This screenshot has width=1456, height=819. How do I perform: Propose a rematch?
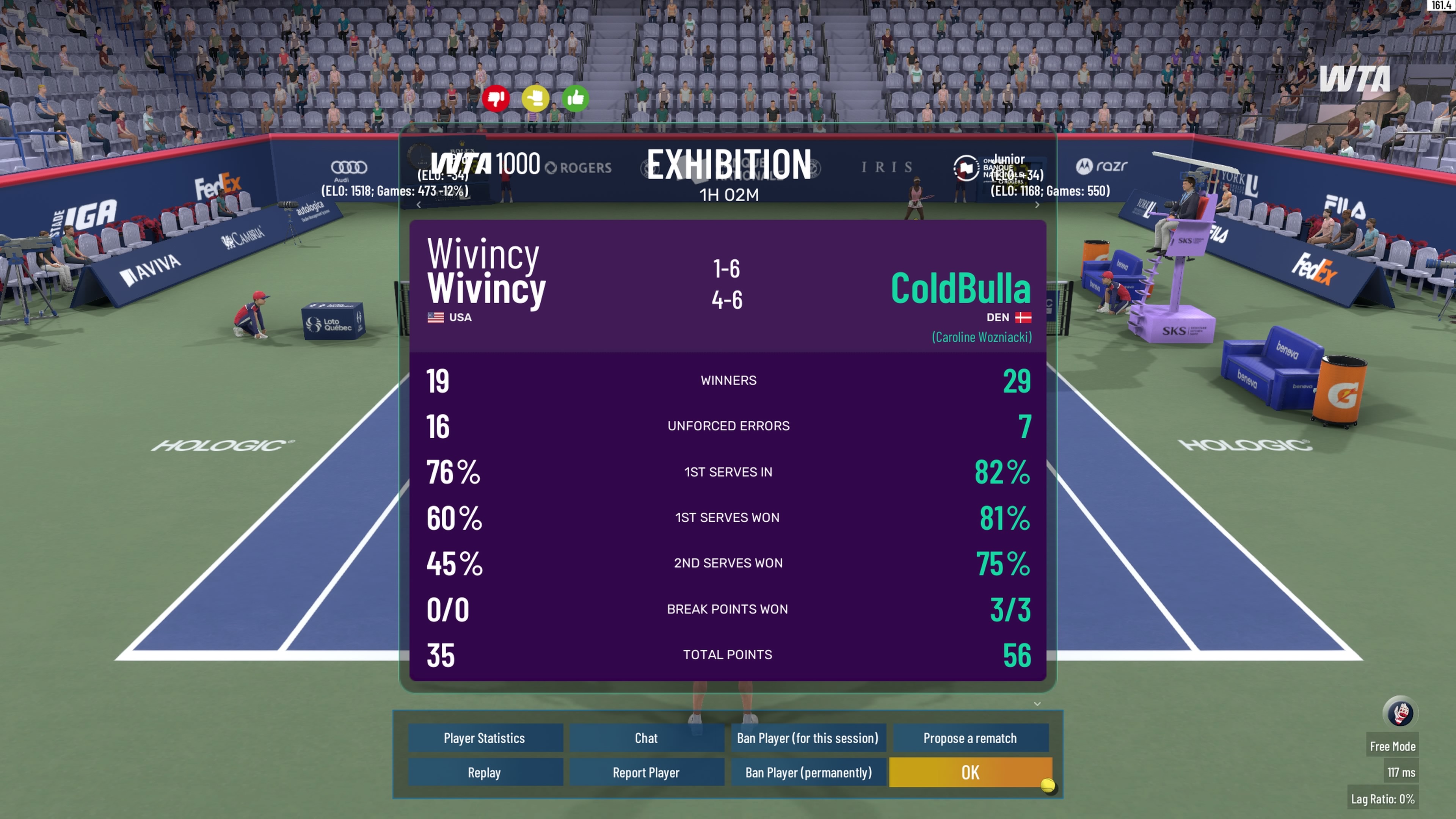(970, 738)
